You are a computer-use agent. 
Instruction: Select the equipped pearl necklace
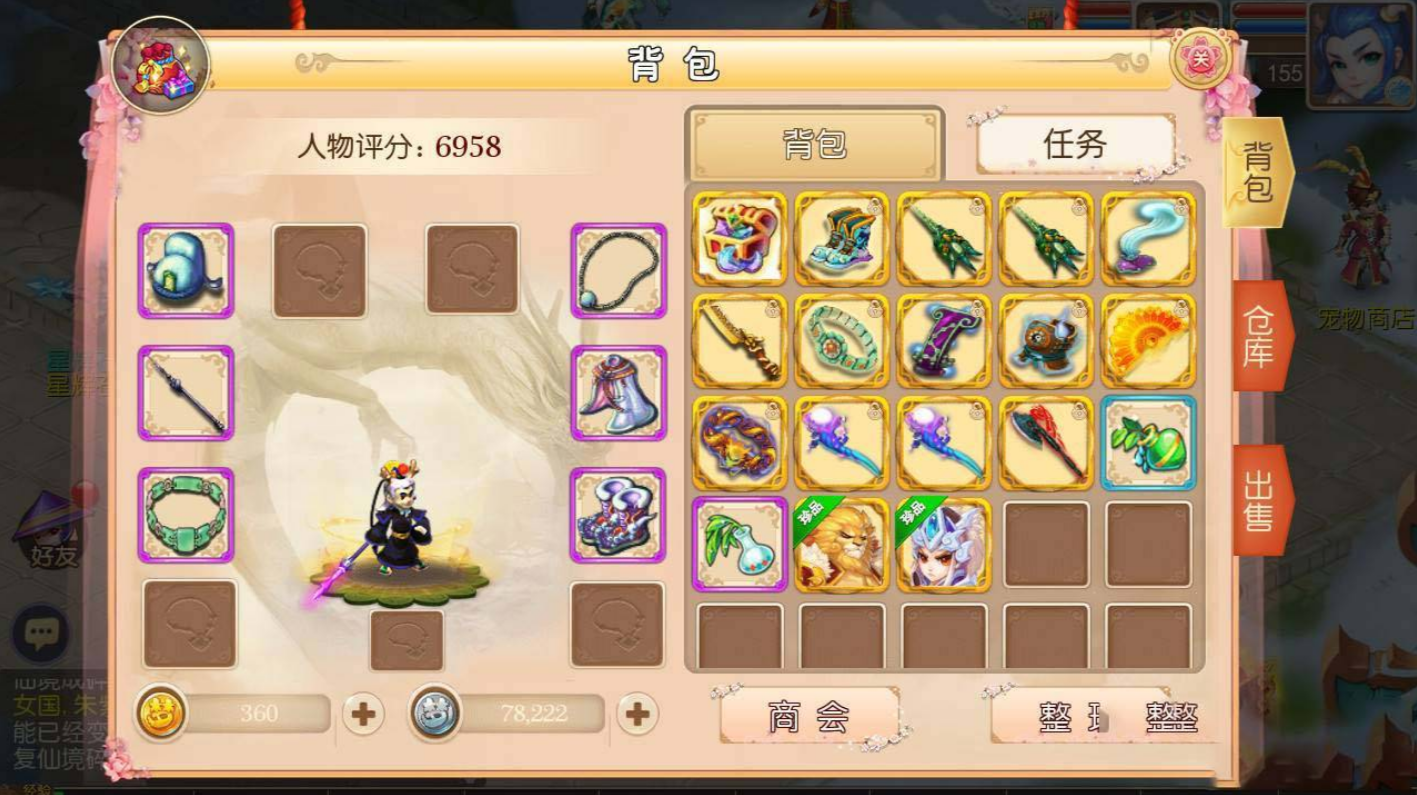(617, 268)
